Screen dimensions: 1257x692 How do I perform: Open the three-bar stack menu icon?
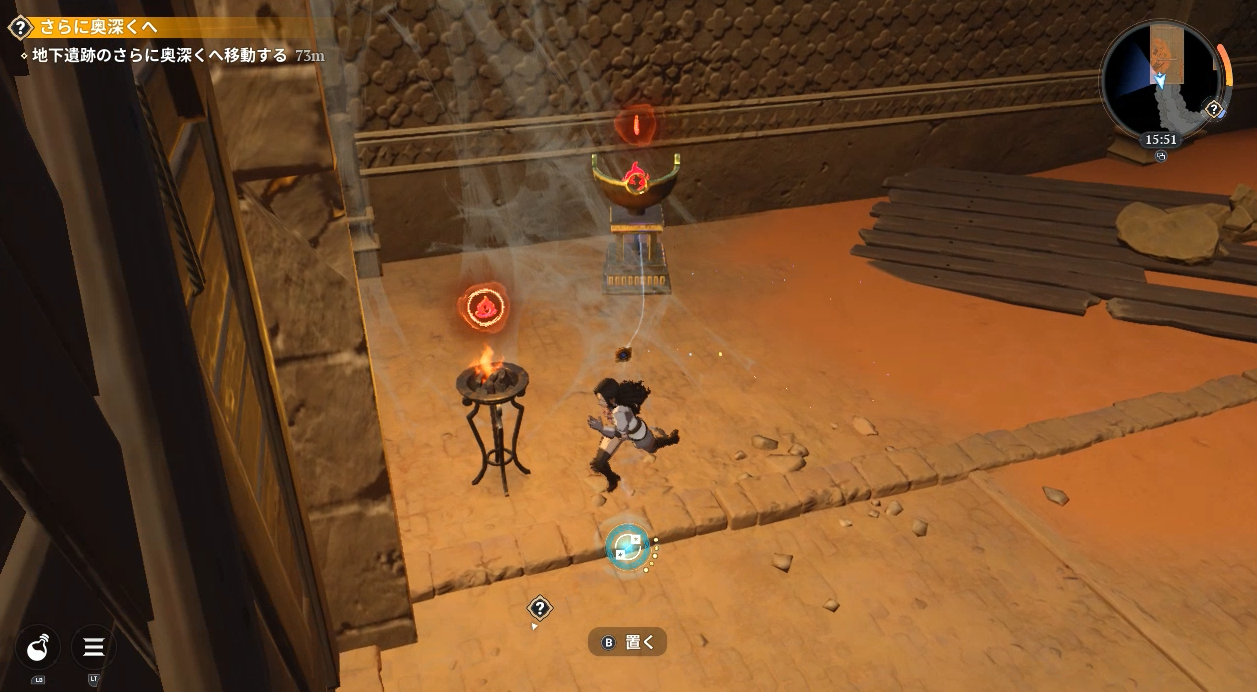point(94,648)
